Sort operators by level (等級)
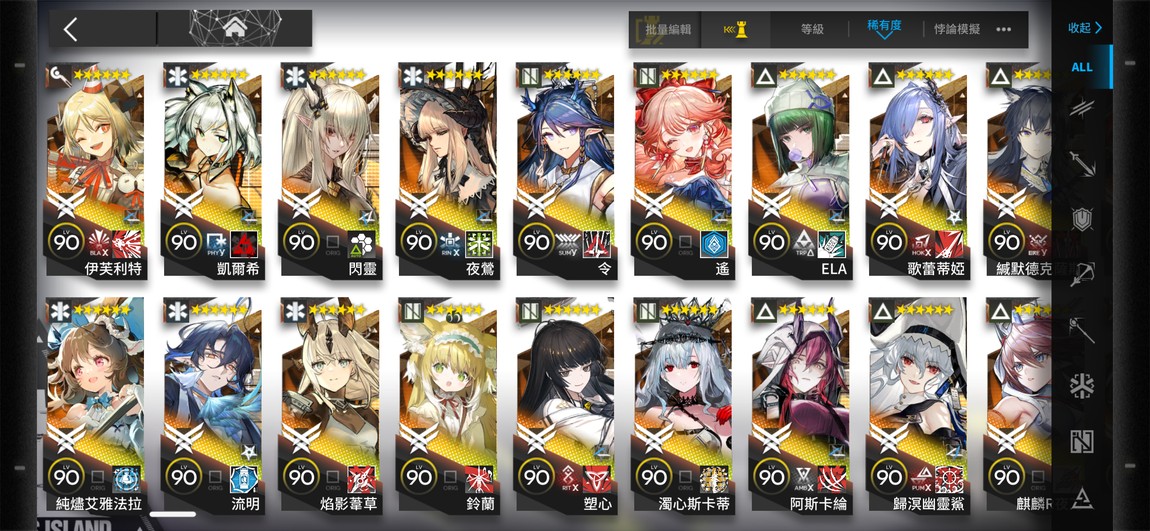 click(812, 30)
